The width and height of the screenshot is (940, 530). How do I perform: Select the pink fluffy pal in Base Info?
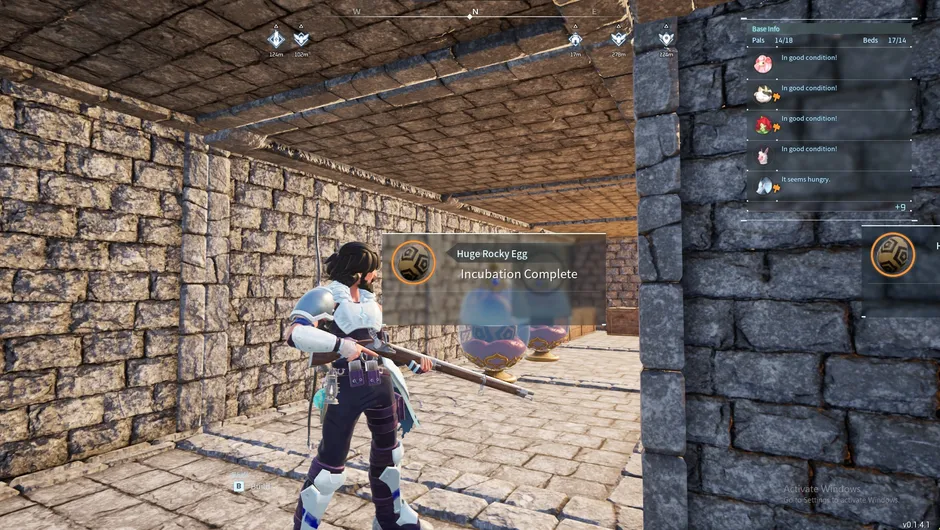coord(764,64)
